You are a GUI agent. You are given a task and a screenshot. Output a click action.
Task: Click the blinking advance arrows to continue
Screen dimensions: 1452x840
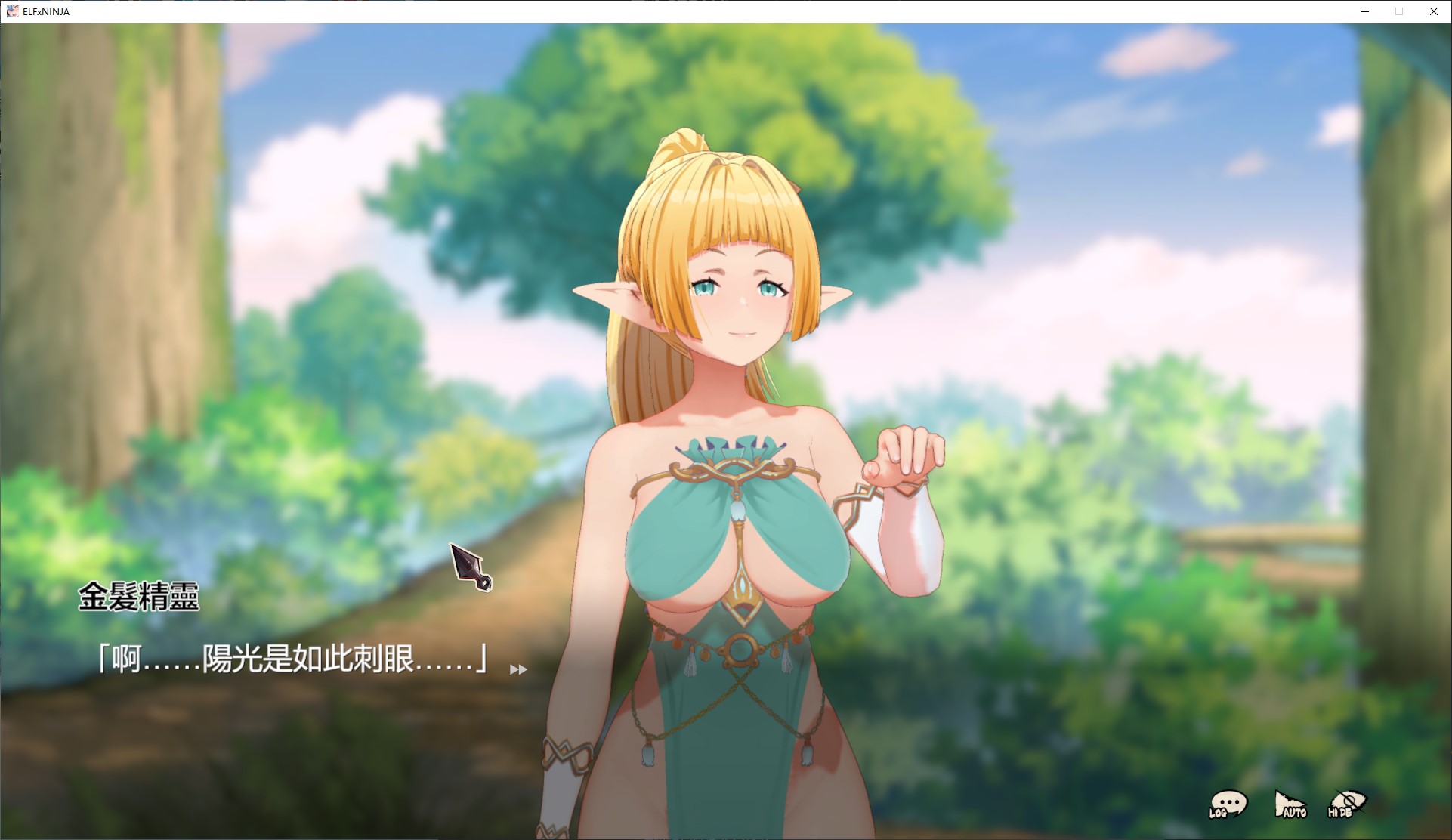[x=518, y=670]
